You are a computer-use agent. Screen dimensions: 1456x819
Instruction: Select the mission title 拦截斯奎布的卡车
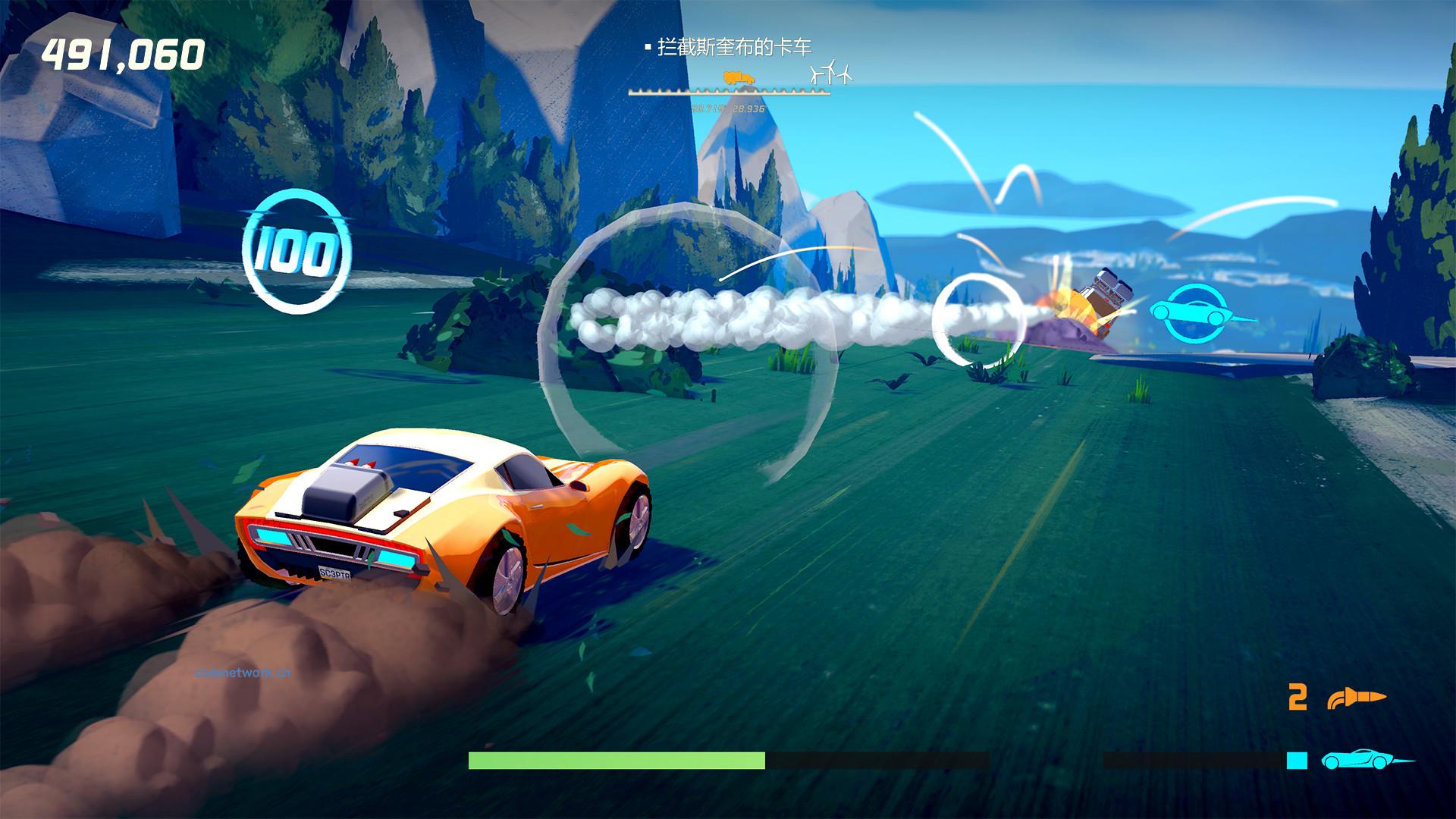point(737,48)
